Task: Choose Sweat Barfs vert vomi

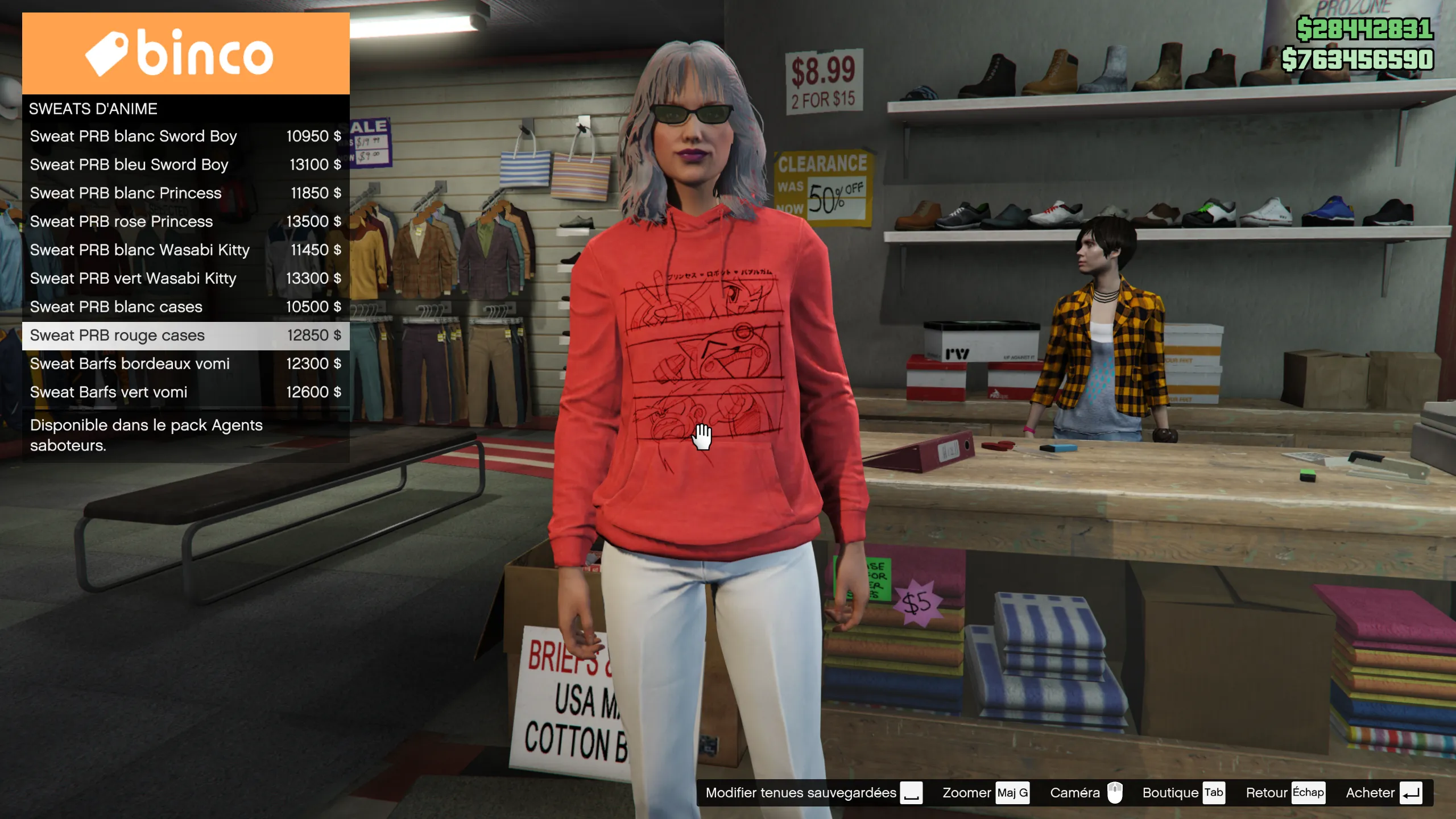Action: click(x=185, y=392)
